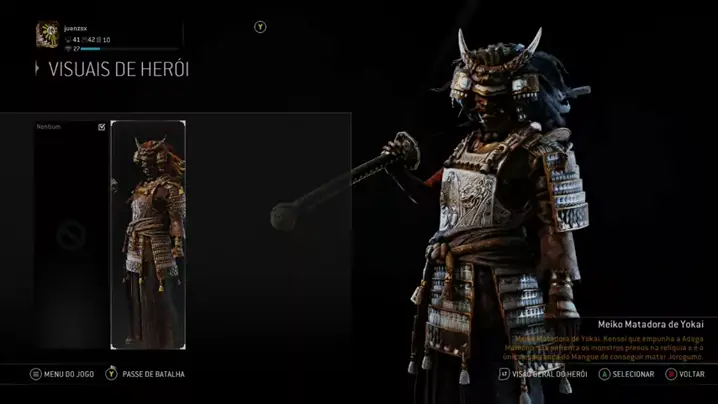Open the juanzsx player profile emblem
Viewport: 718px width, 404px height.
(x=46, y=36)
